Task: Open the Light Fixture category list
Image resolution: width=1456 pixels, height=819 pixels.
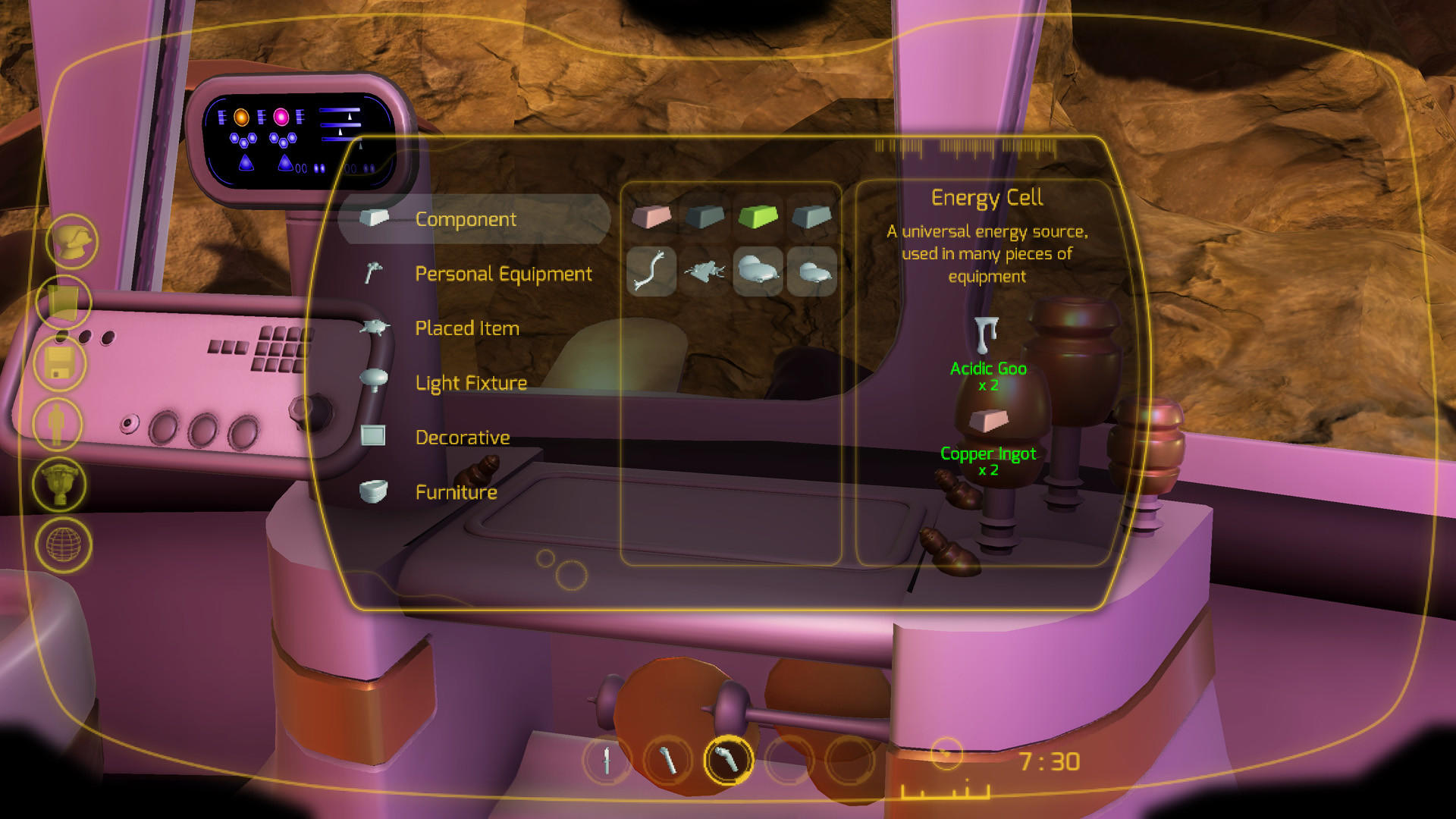Action: pyautogui.click(x=470, y=383)
